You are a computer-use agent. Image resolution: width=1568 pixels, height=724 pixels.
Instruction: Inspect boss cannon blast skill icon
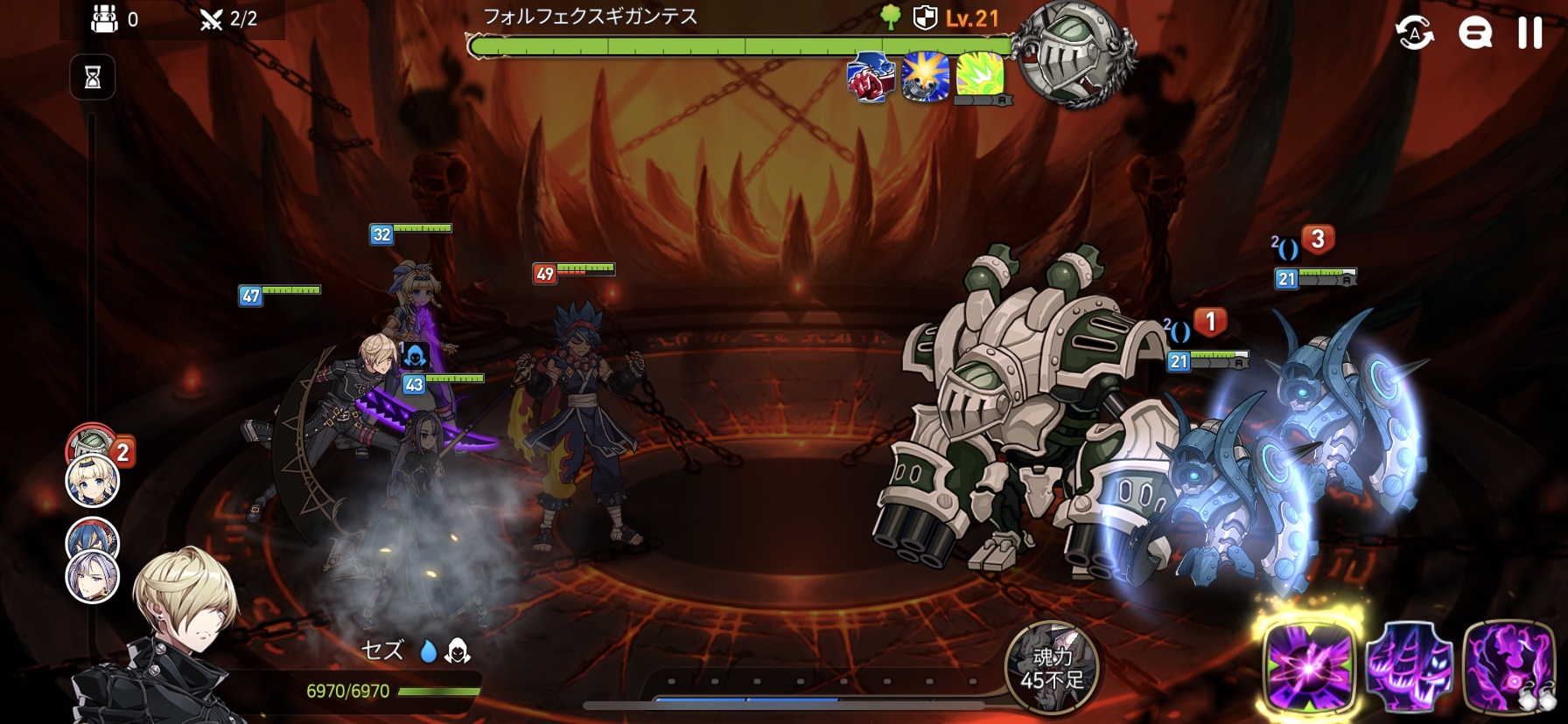pos(925,77)
